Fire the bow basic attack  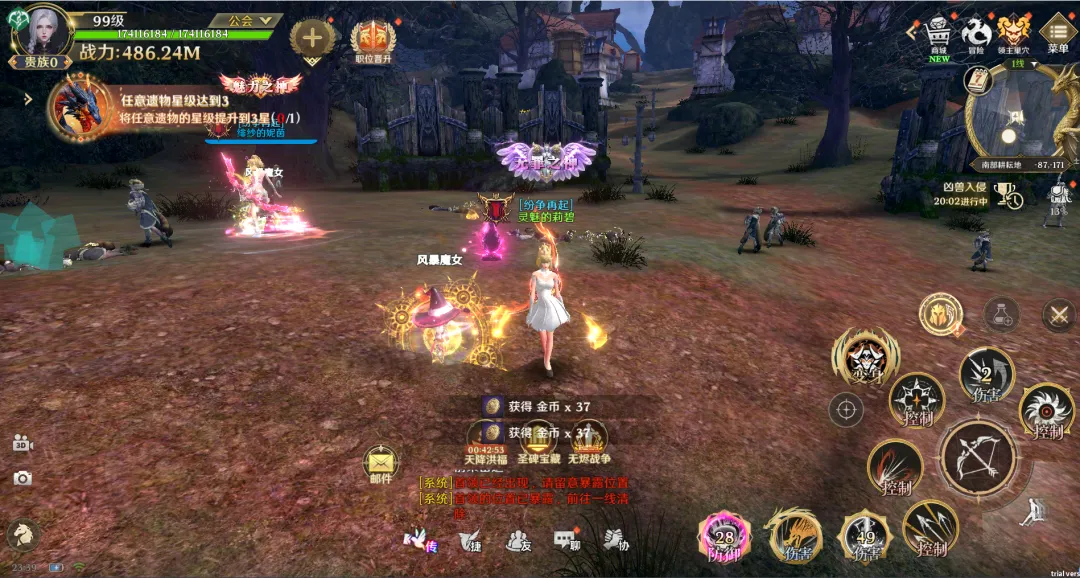(979, 458)
